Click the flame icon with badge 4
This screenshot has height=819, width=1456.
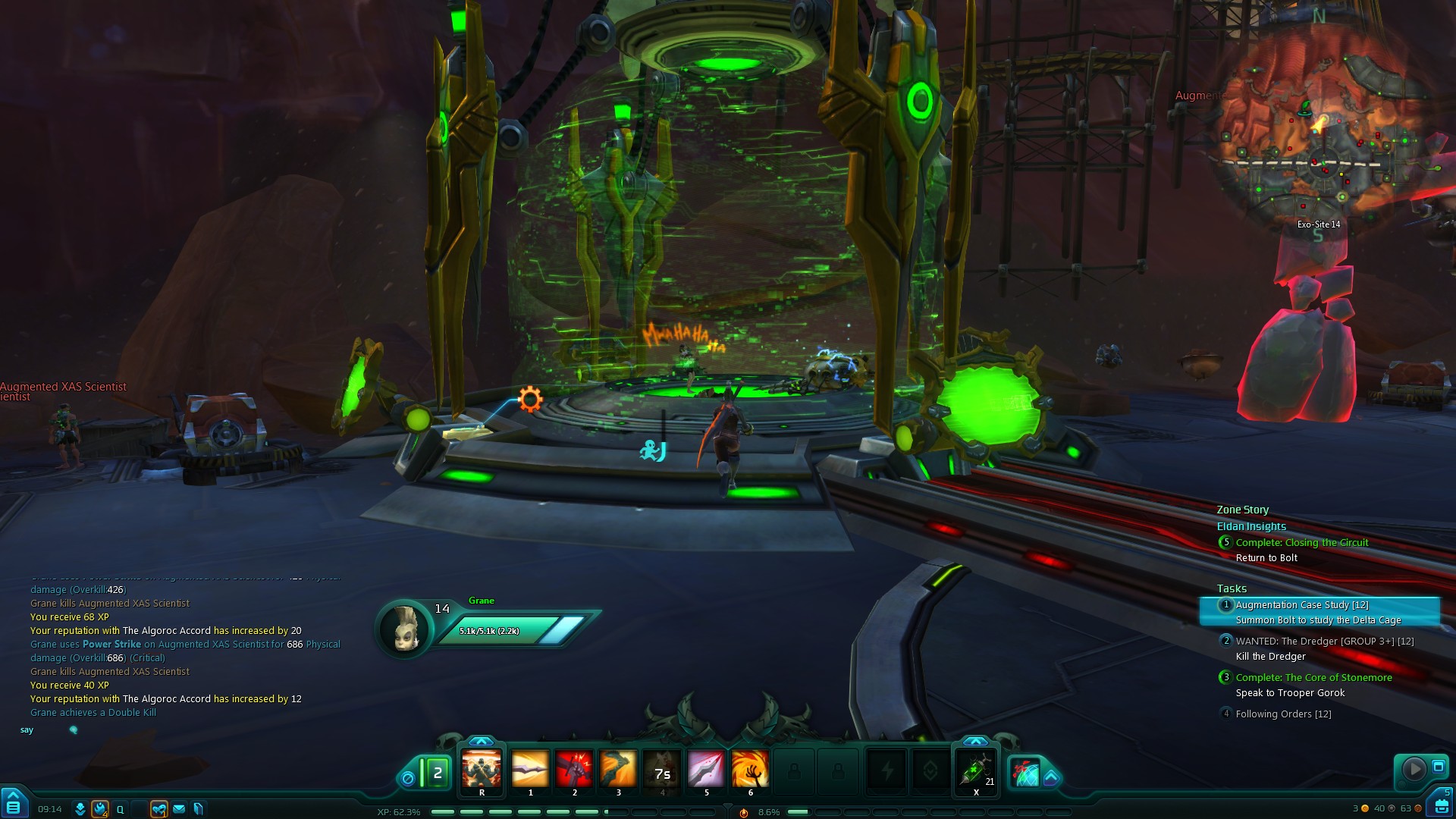(99, 809)
